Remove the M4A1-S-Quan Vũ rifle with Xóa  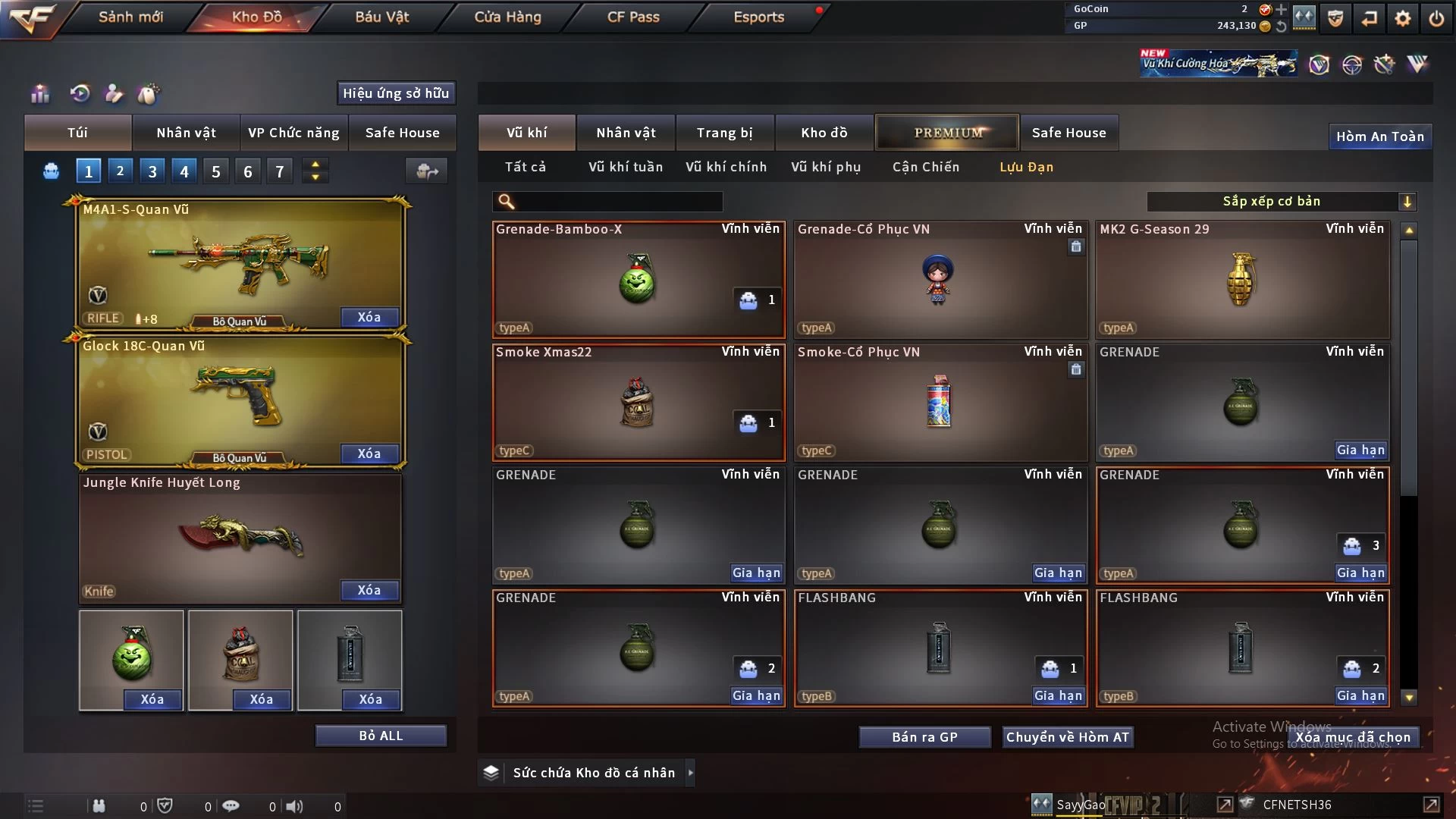click(x=369, y=317)
